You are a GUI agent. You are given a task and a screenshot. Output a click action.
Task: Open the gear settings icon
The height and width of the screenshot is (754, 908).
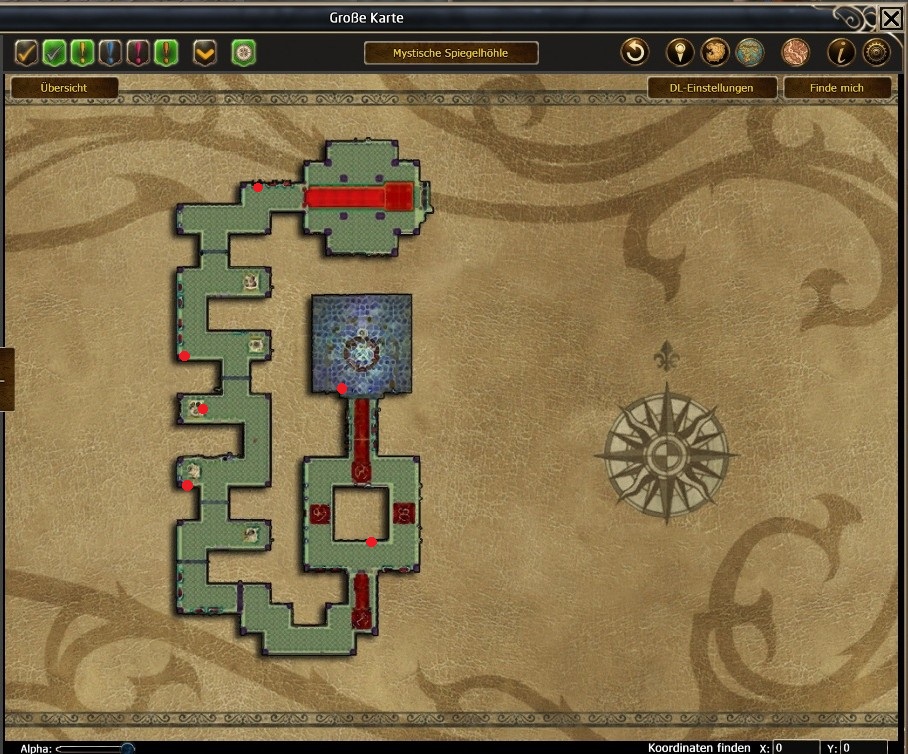(876, 52)
